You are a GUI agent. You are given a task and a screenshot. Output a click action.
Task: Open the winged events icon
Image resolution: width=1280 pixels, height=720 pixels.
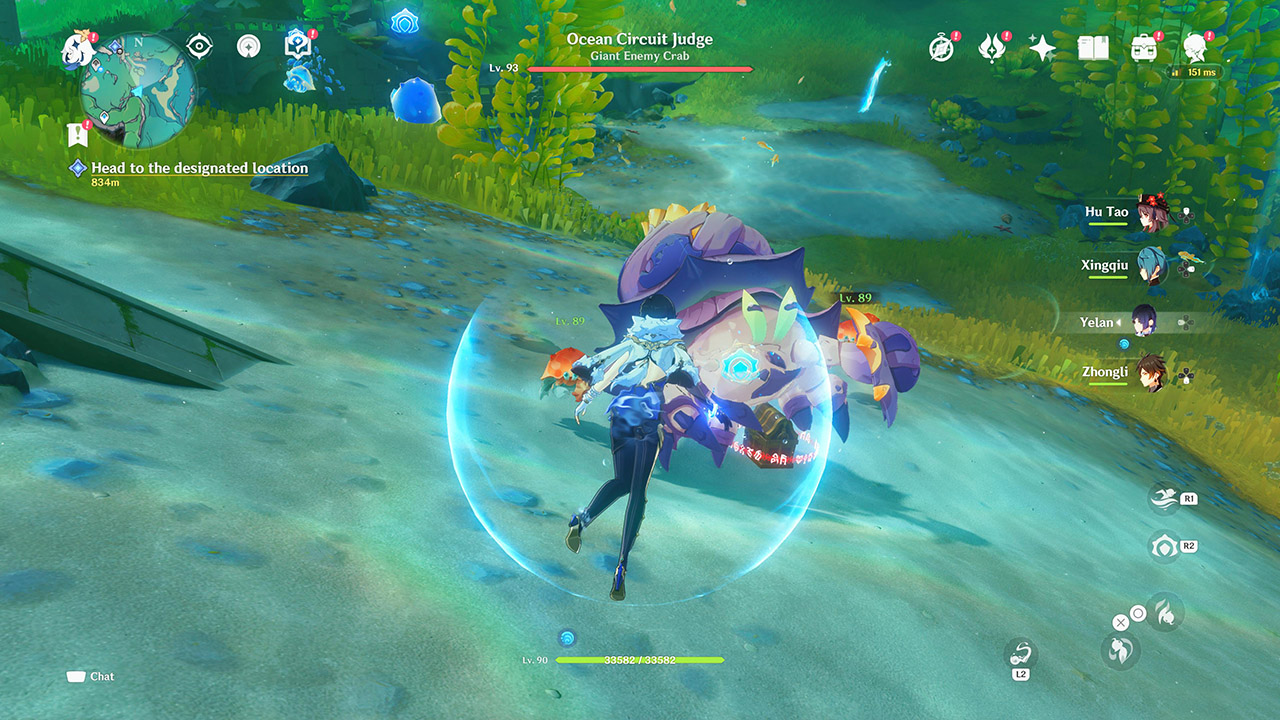[x=991, y=48]
